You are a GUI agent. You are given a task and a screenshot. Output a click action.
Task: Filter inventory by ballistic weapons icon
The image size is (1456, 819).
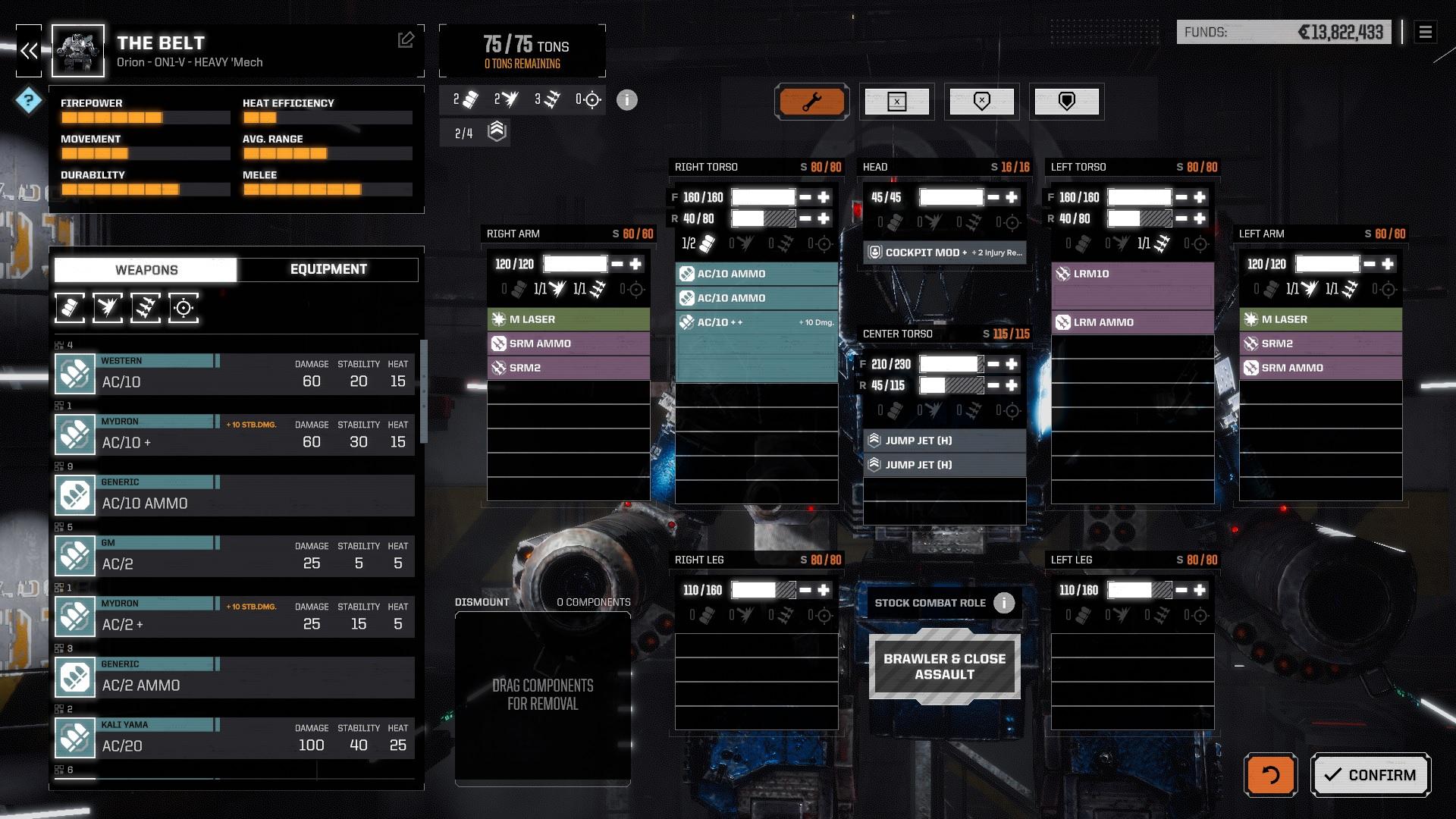point(70,308)
